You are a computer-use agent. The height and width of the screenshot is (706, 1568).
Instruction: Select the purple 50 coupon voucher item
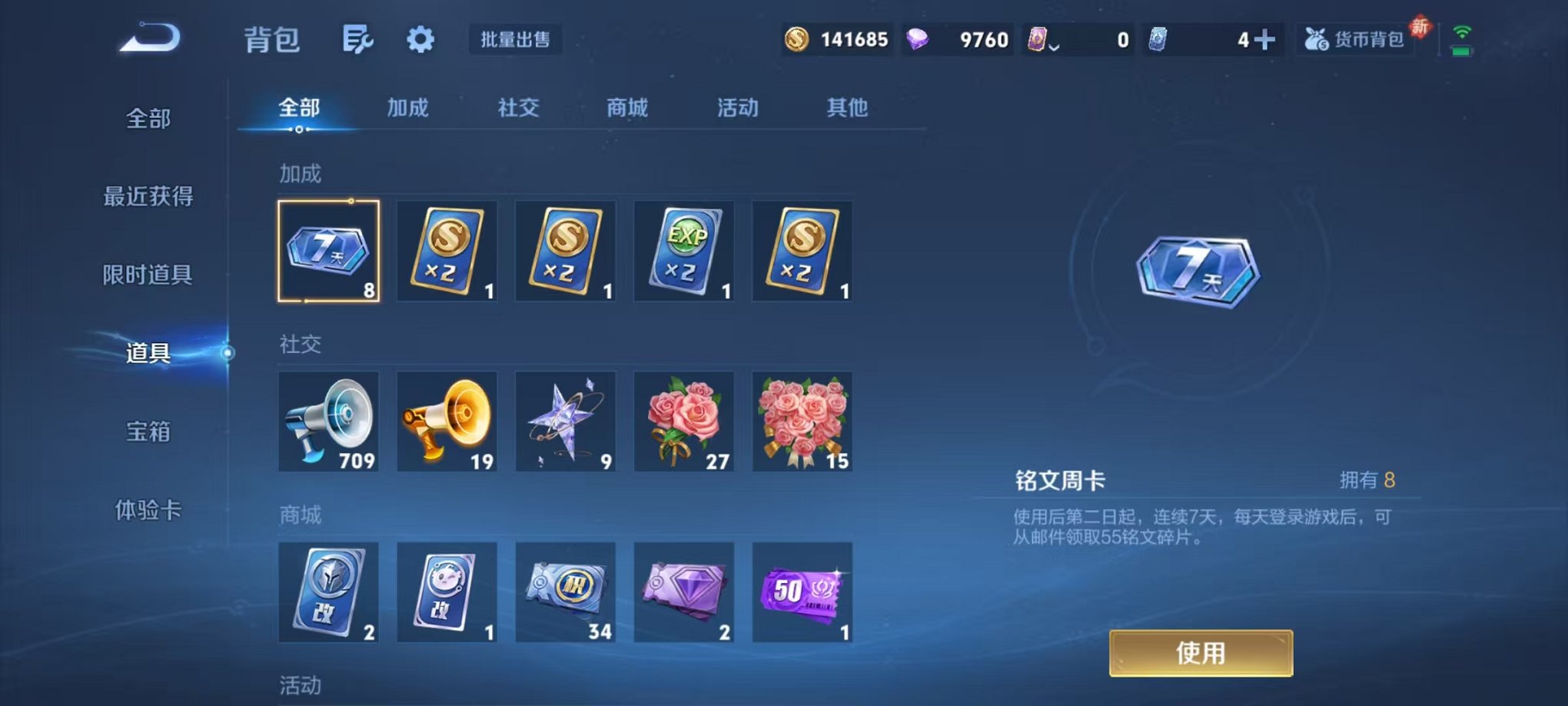coord(802,592)
